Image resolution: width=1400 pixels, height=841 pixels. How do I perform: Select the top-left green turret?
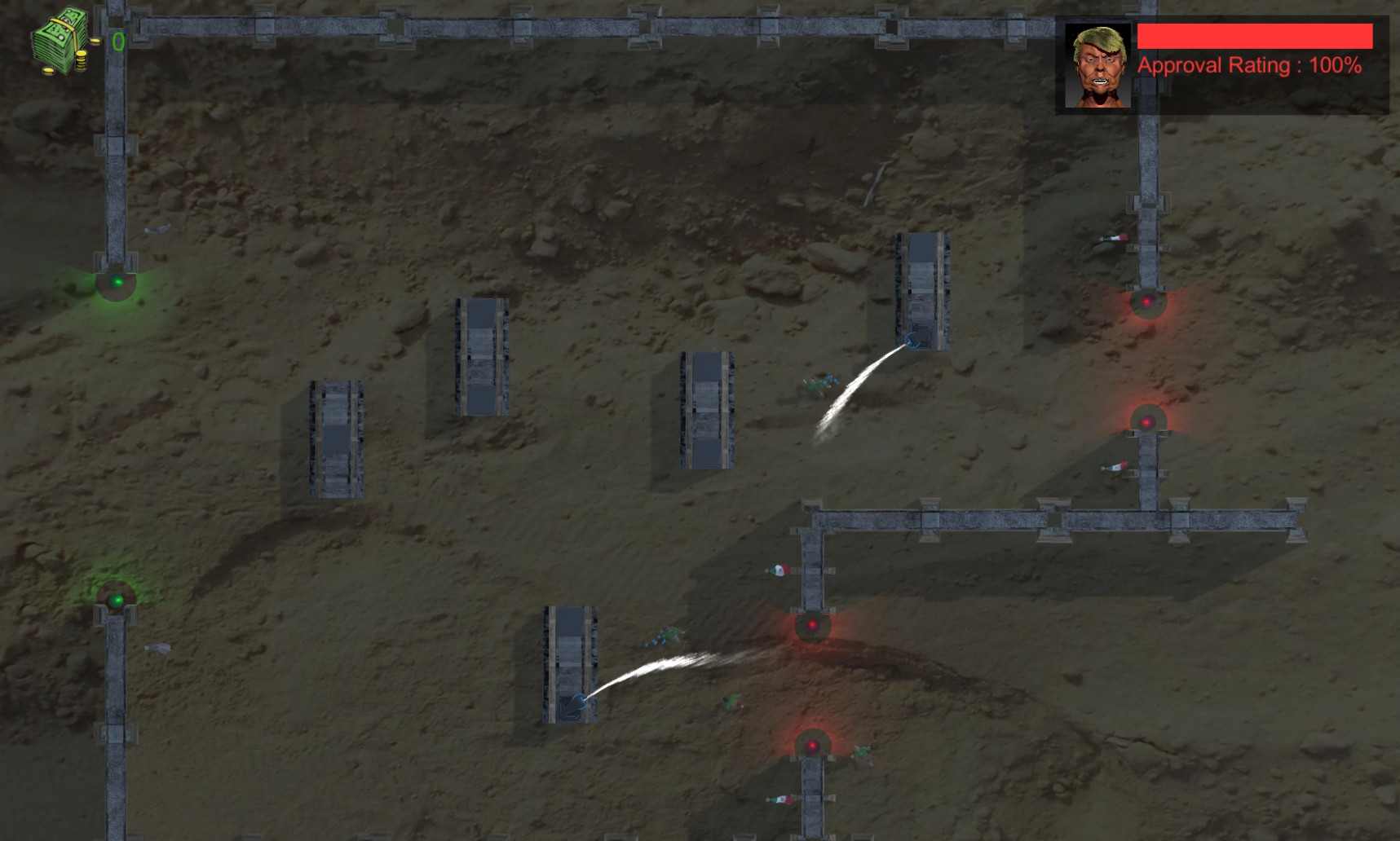(x=117, y=280)
